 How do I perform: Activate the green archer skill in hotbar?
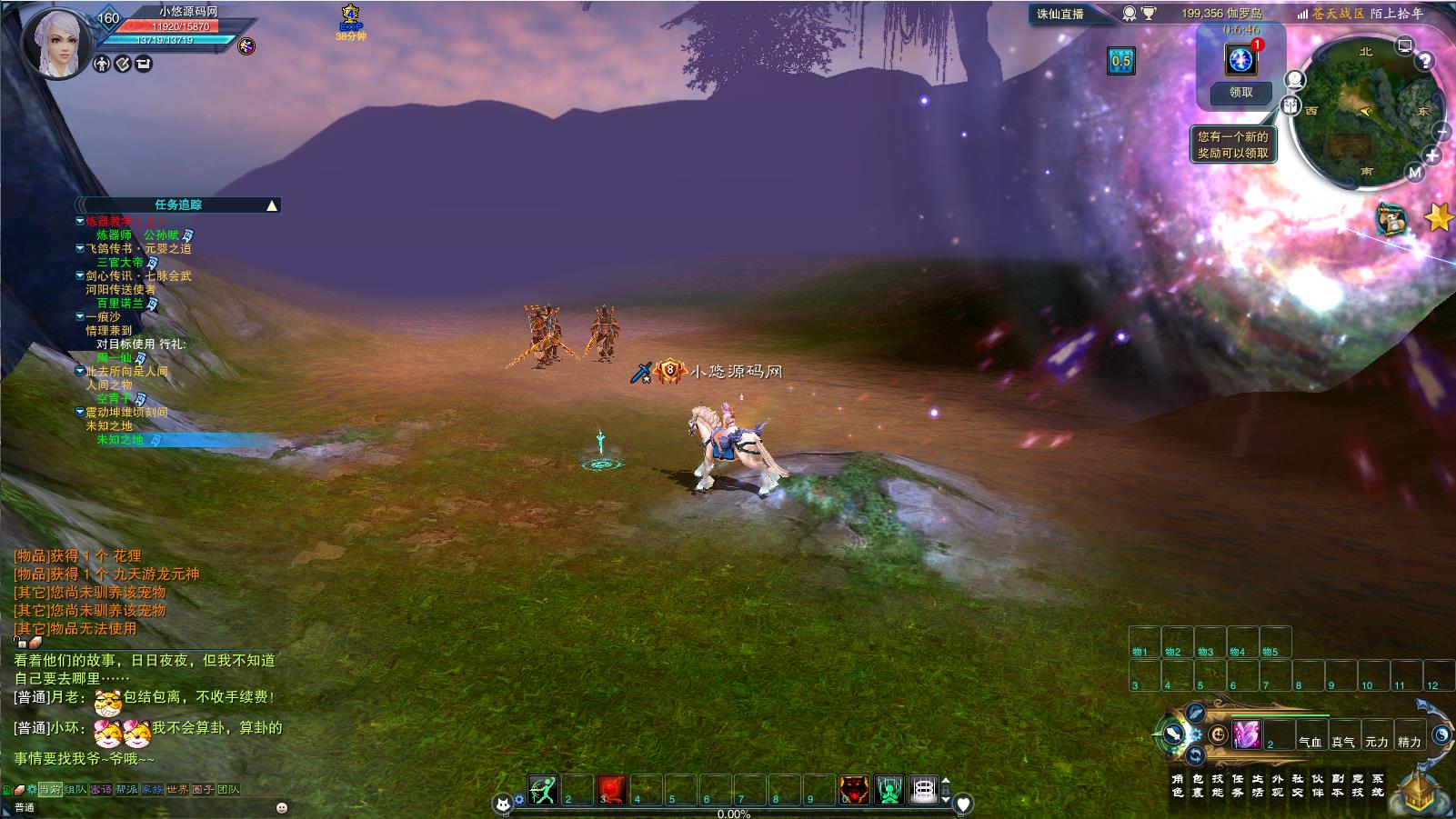543,790
